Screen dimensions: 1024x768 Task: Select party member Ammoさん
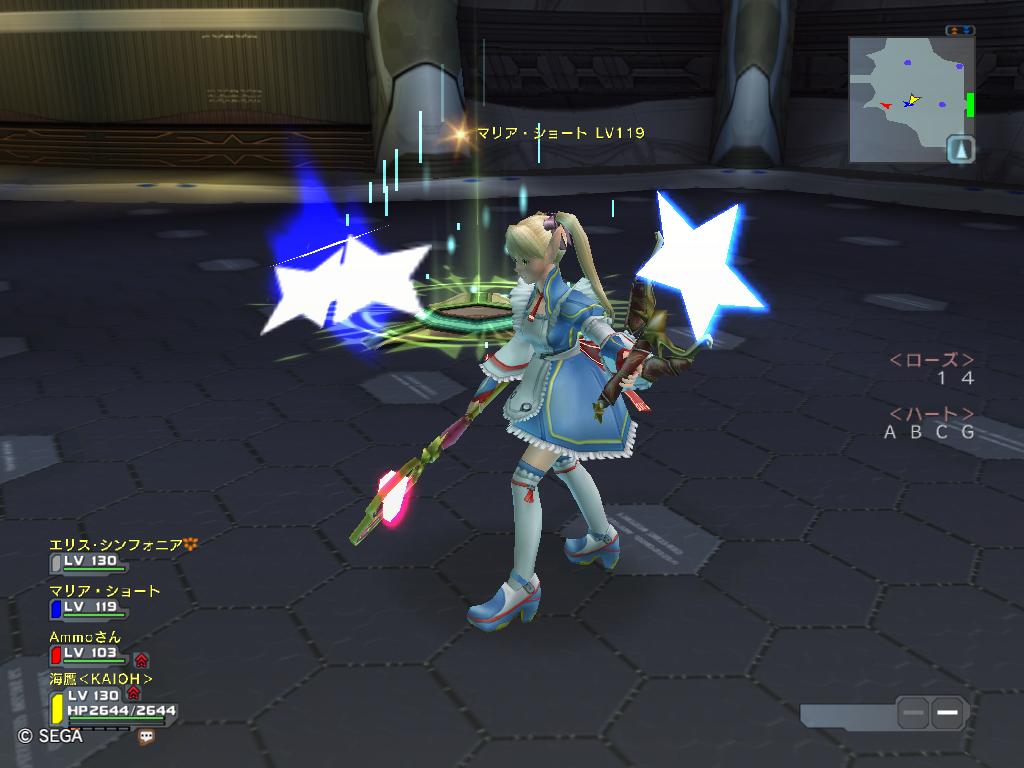(x=85, y=637)
